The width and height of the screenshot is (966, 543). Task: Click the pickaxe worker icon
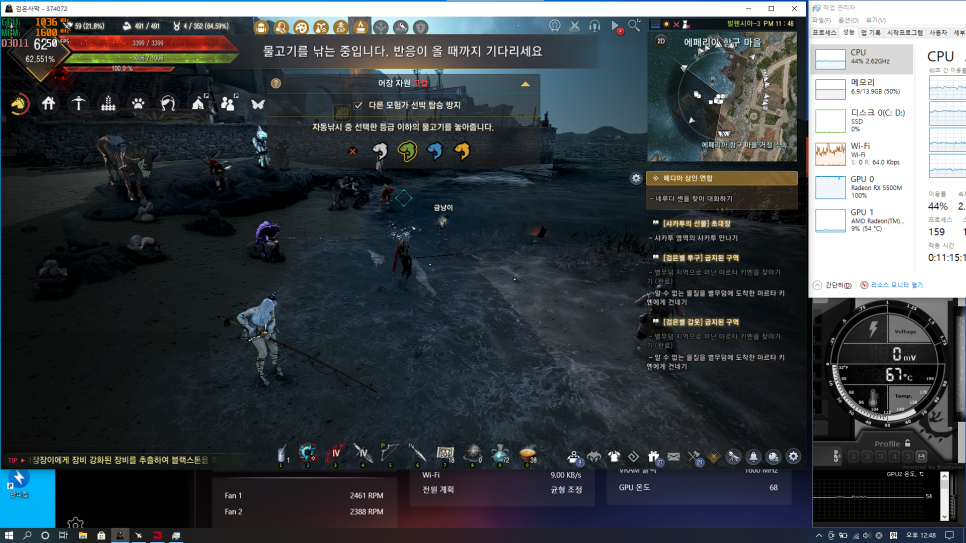point(78,103)
